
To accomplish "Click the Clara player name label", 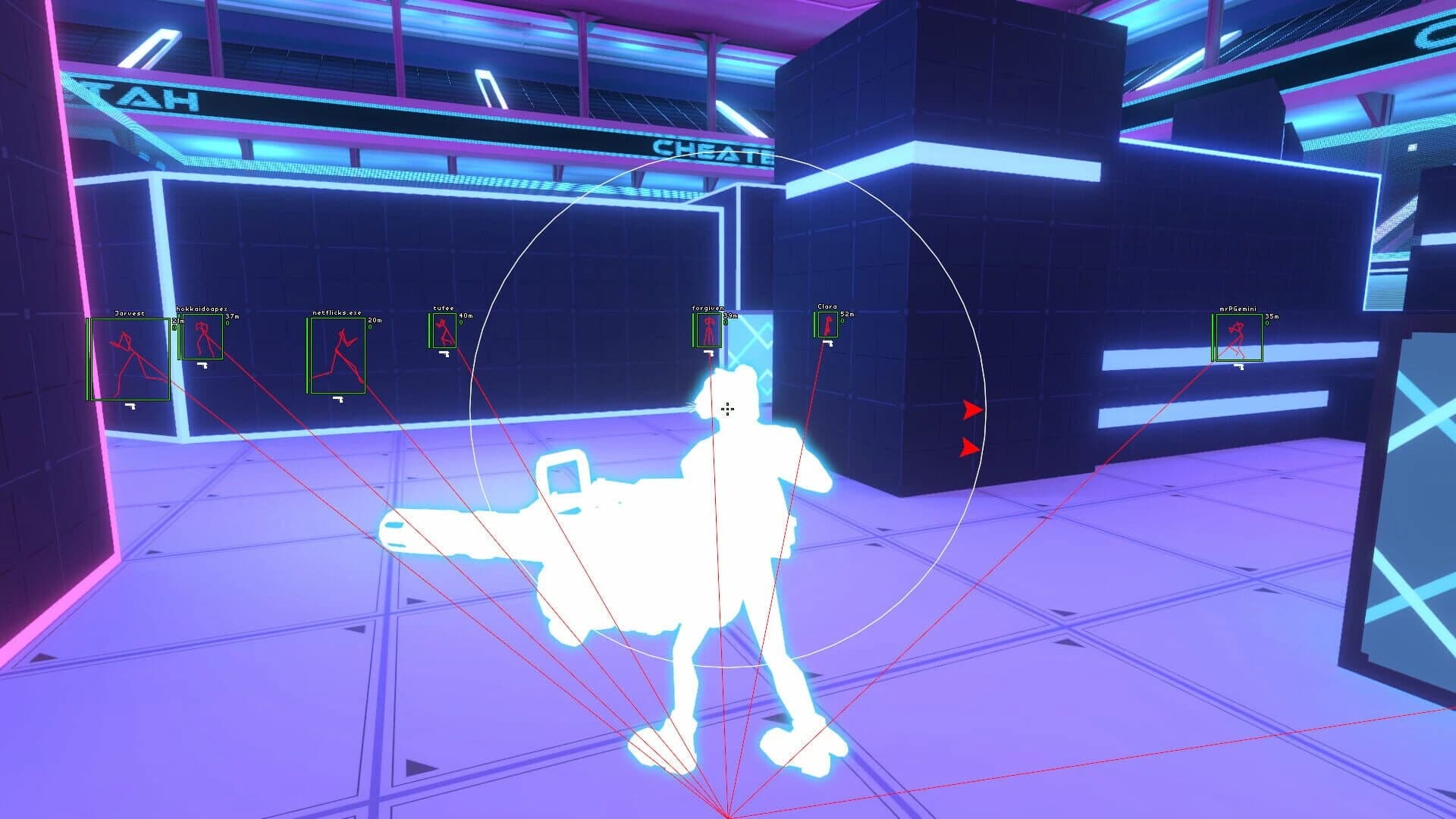I will [x=827, y=306].
